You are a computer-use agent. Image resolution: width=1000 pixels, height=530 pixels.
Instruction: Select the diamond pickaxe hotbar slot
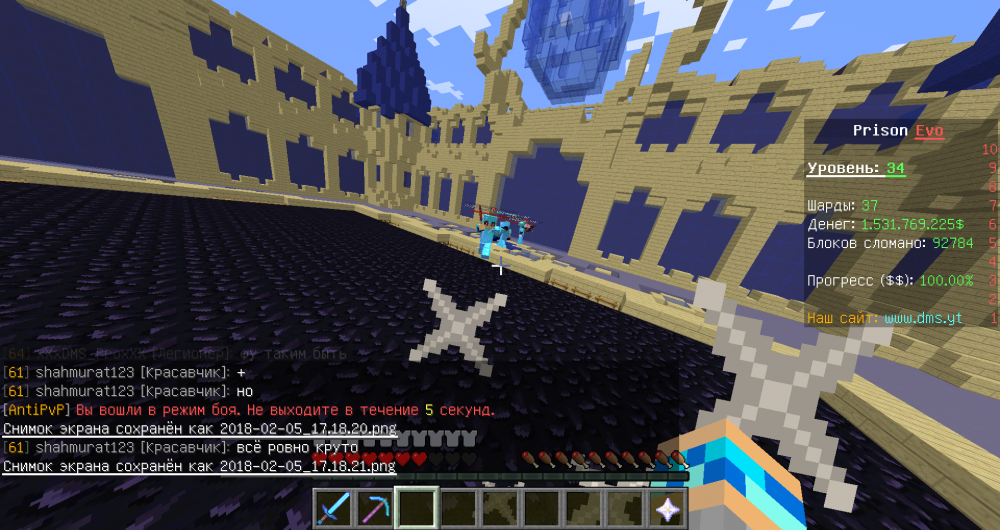click(x=375, y=509)
